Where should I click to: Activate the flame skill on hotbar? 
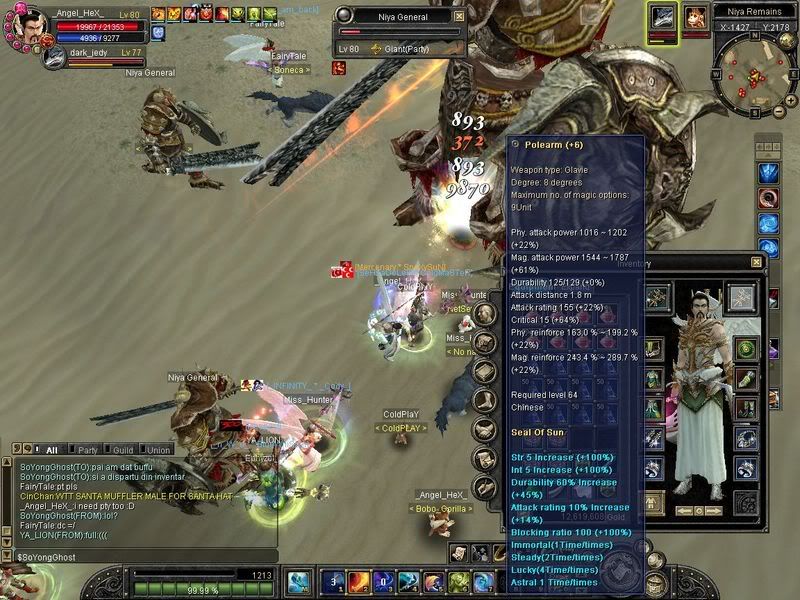[x=359, y=582]
